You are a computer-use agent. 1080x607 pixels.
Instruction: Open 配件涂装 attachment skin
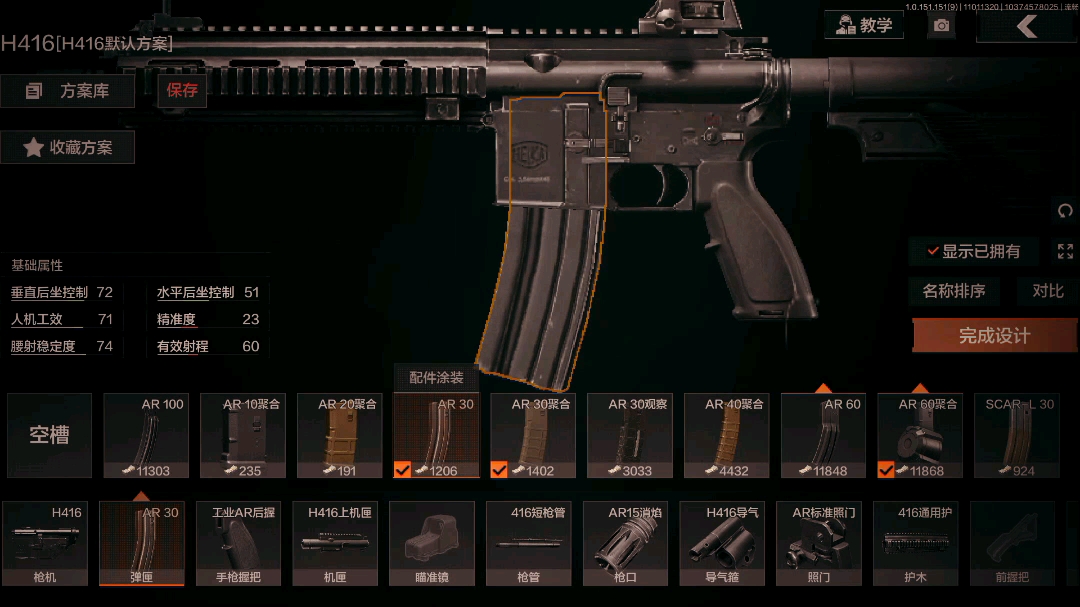coord(436,377)
